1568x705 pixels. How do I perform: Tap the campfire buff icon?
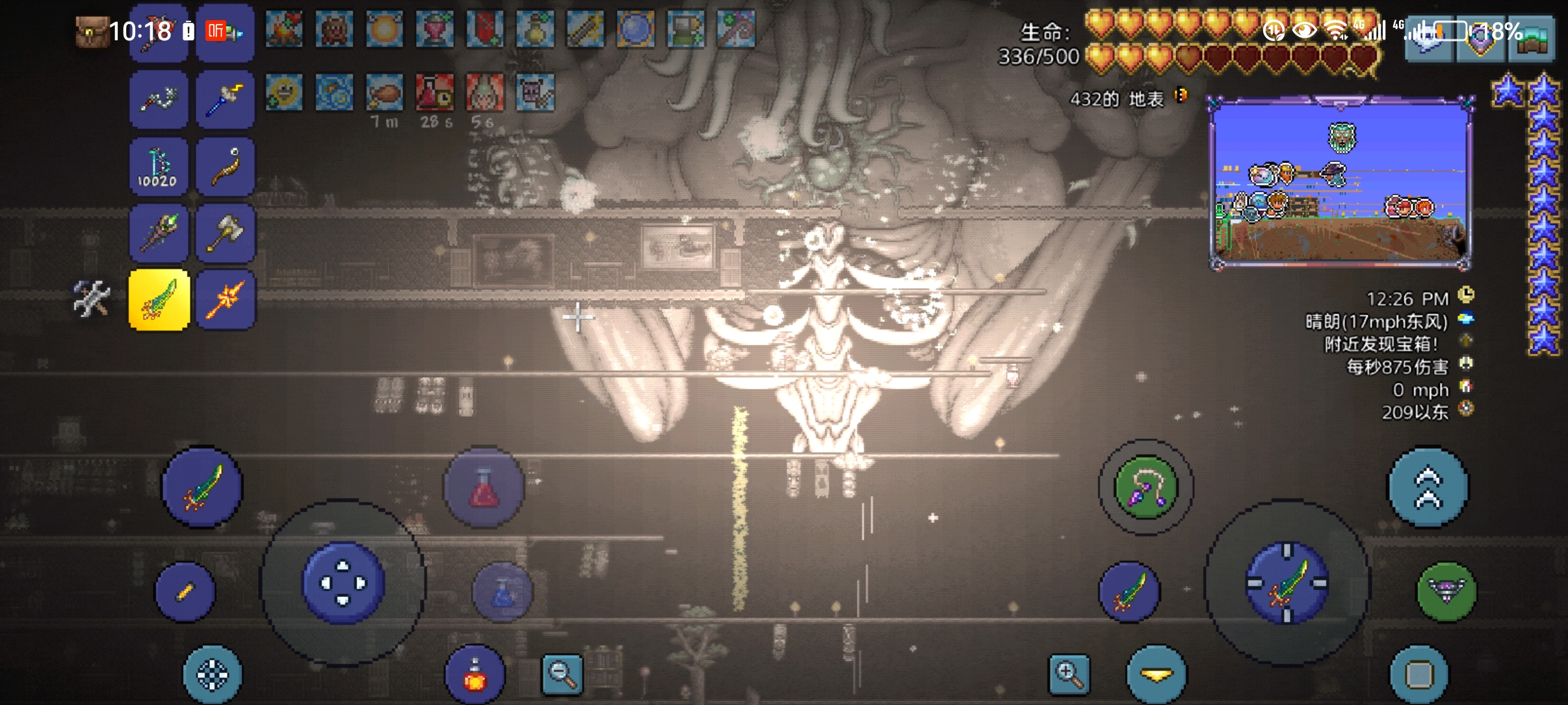point(284,29)
